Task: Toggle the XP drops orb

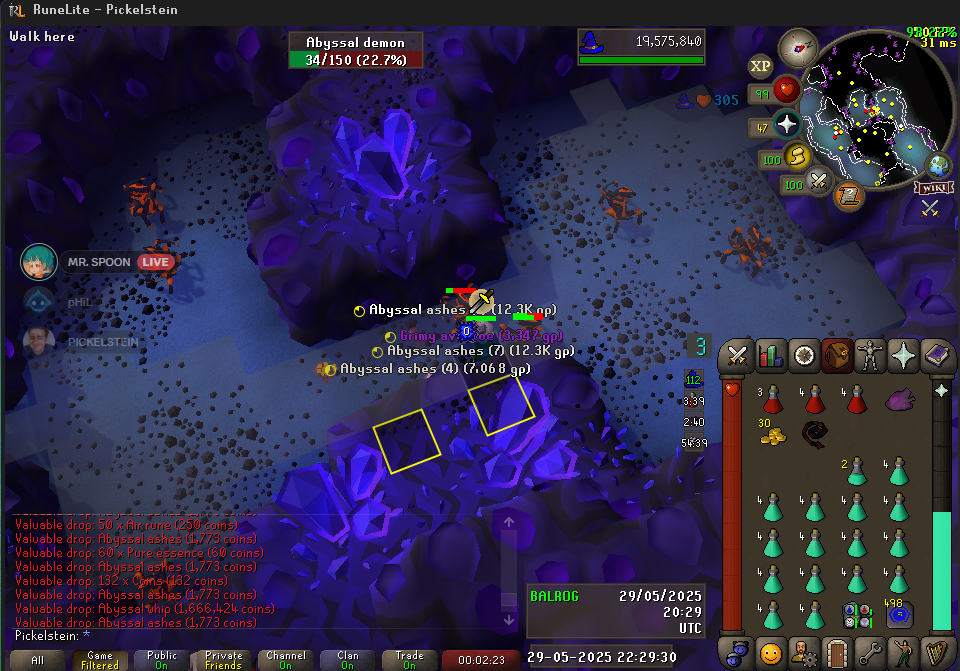Action: [x=761, y=66]
